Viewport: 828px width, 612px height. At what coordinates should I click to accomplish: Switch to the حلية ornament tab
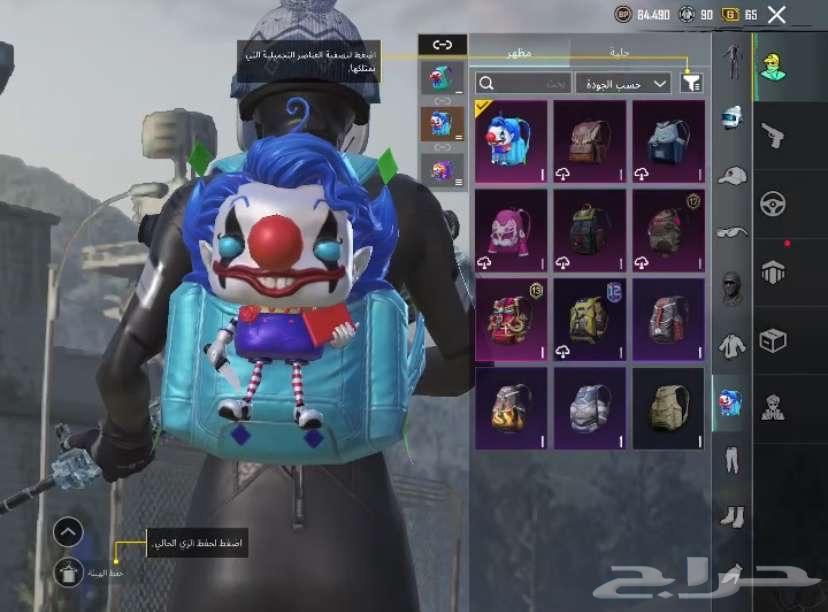618,51
